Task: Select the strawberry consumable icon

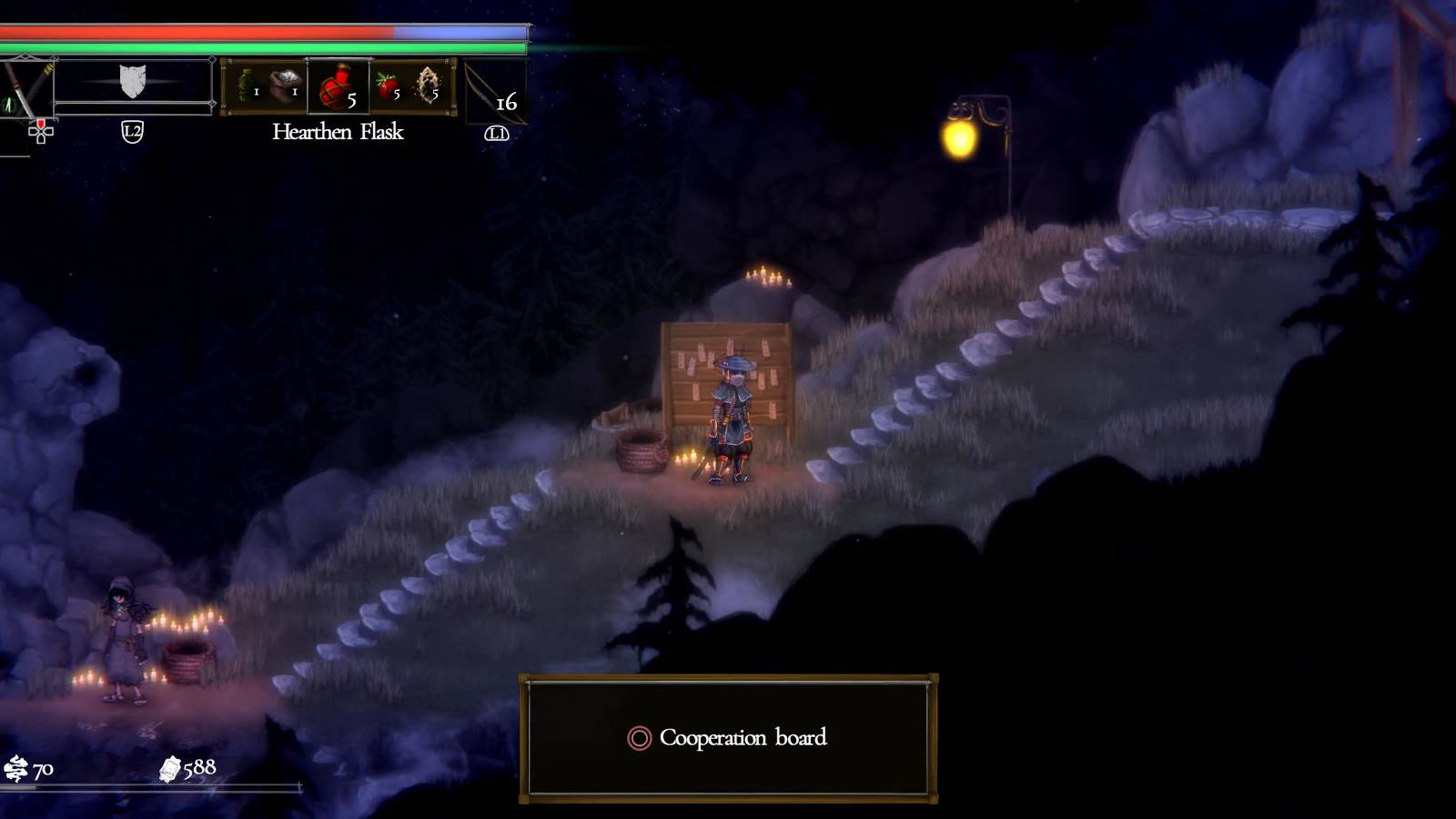Action: click(x=389, y=82)
